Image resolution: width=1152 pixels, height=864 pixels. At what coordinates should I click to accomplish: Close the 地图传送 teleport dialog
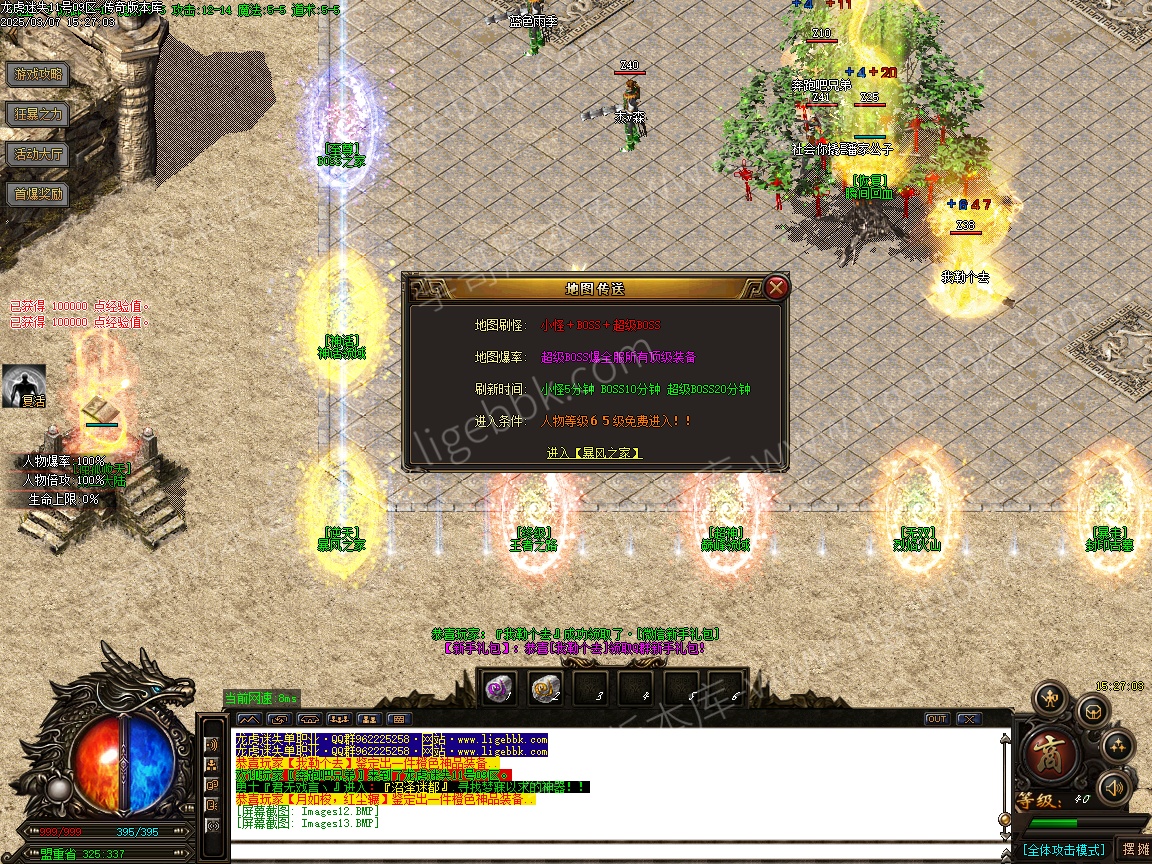pos(776,288)
